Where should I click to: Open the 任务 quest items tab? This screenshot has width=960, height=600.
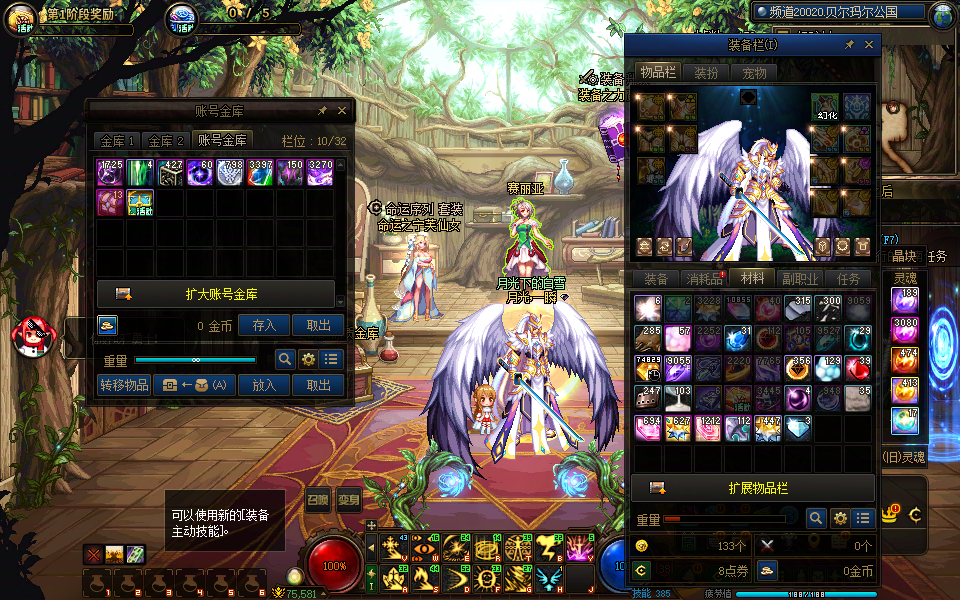coord(848,279)
